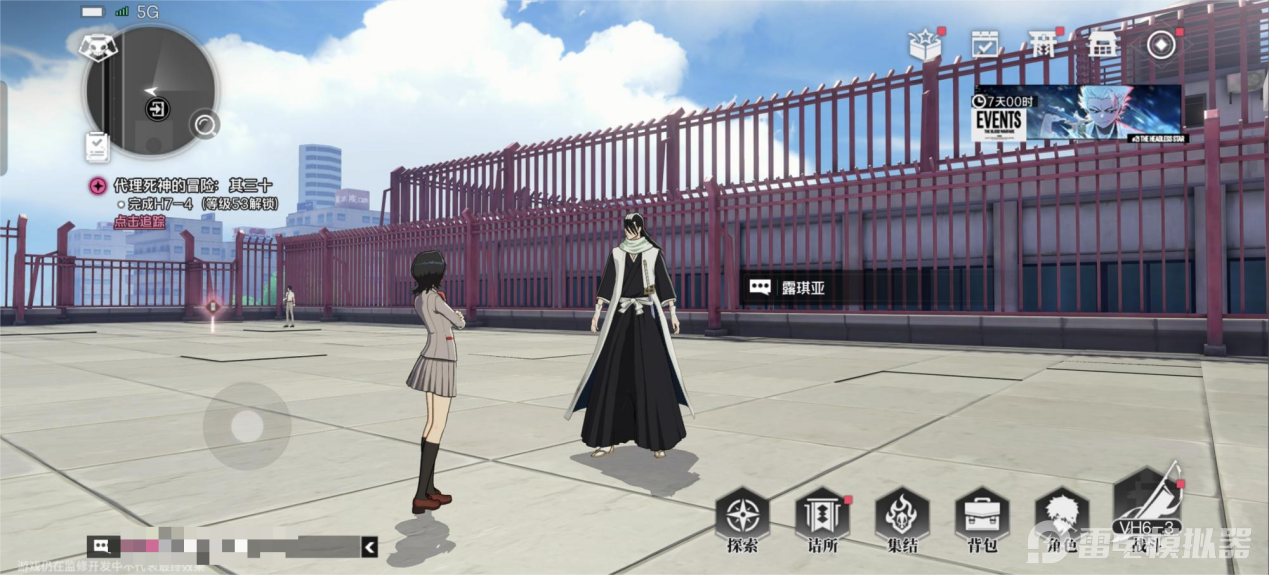
Task: Open the 集结 flame skull menu
Action: [x=901, y=517]
